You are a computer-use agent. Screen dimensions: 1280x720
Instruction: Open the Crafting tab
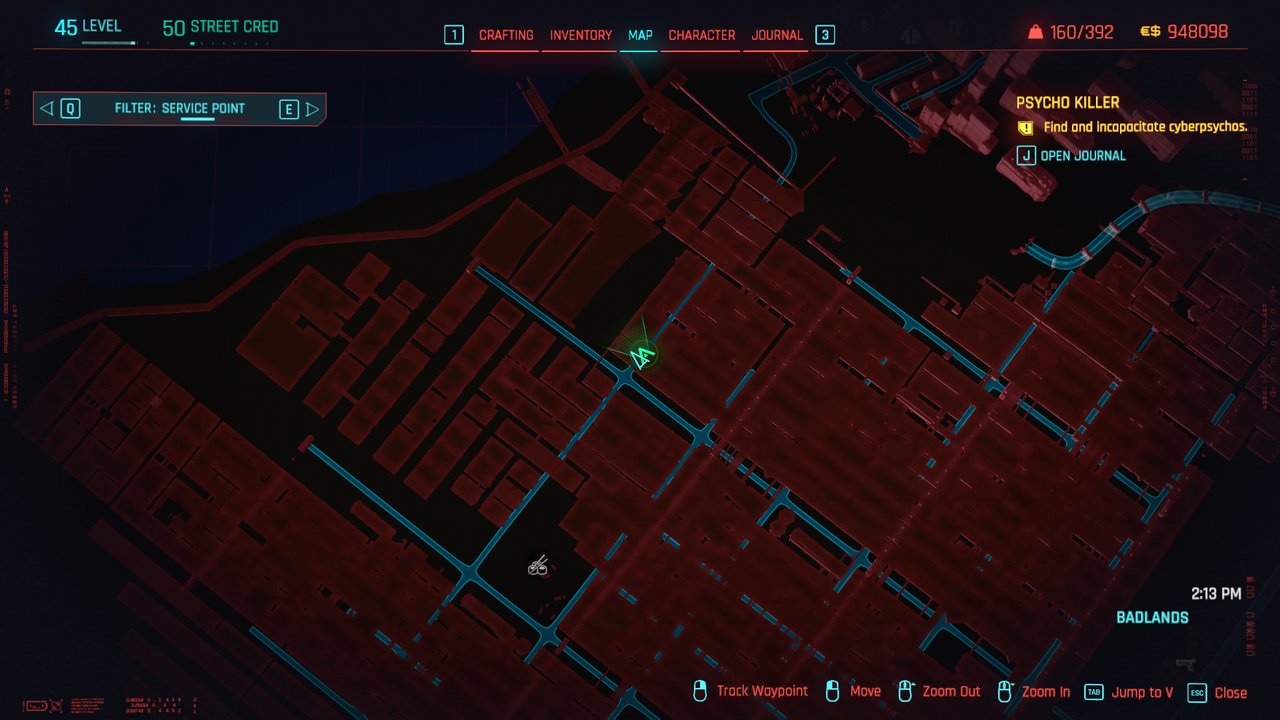pyautogui.click(x=506, y=35)
